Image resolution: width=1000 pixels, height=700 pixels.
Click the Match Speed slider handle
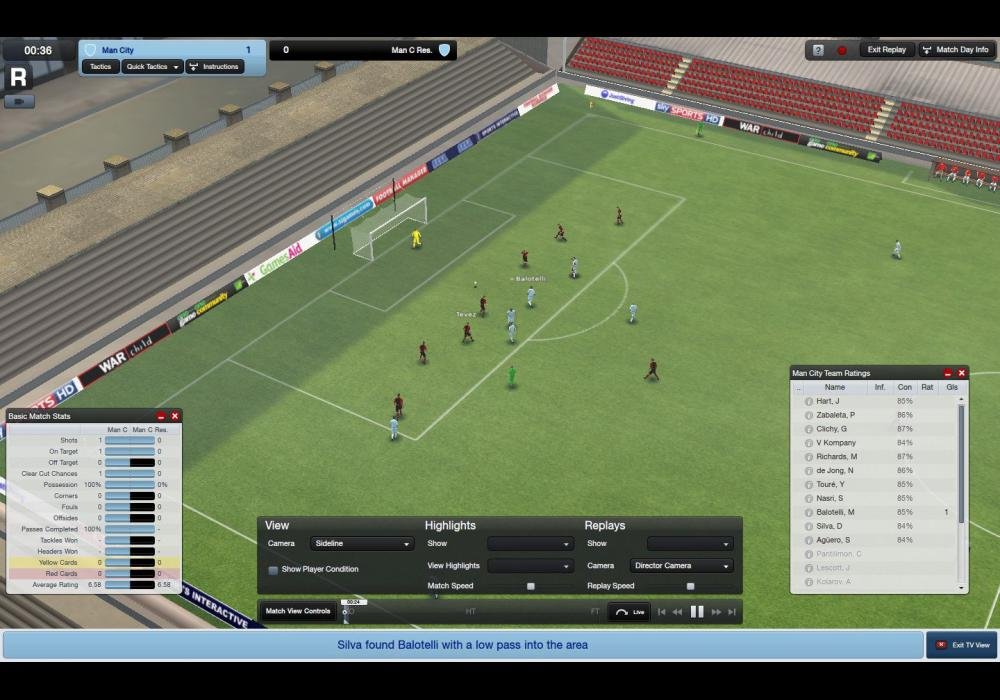point(531,586)
